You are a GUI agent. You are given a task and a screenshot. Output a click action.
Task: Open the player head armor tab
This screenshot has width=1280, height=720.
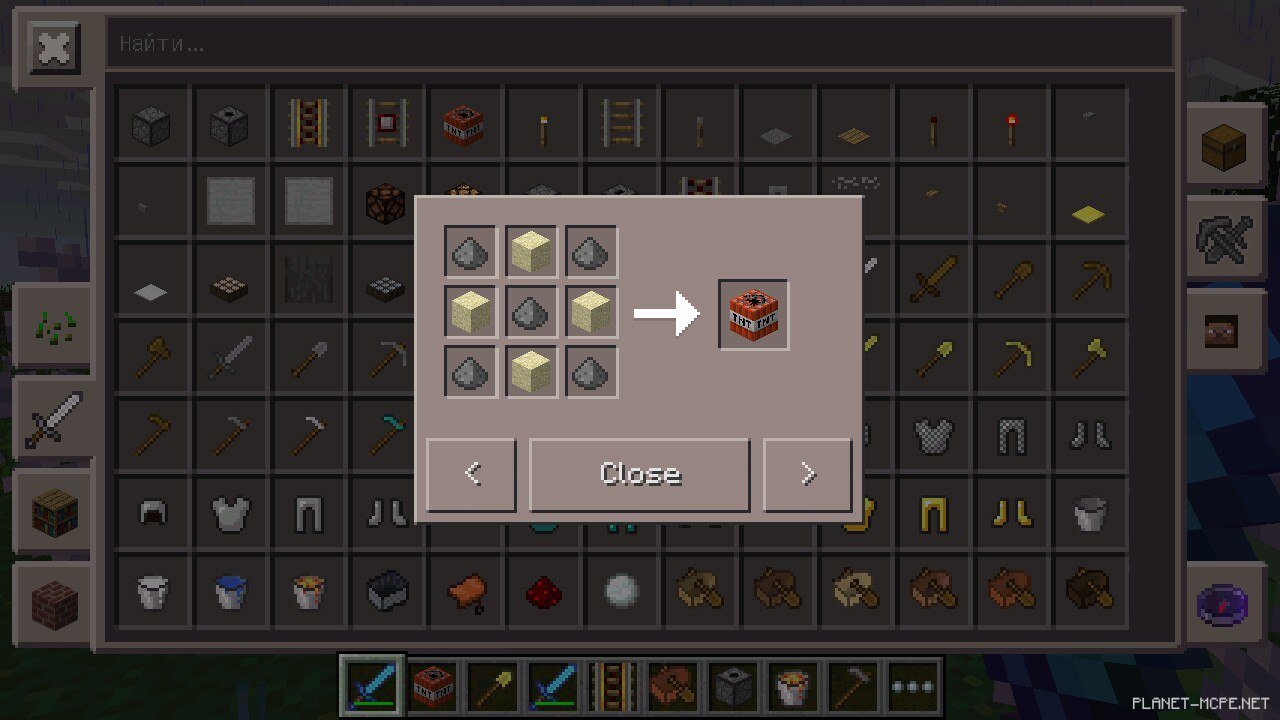1224,329
